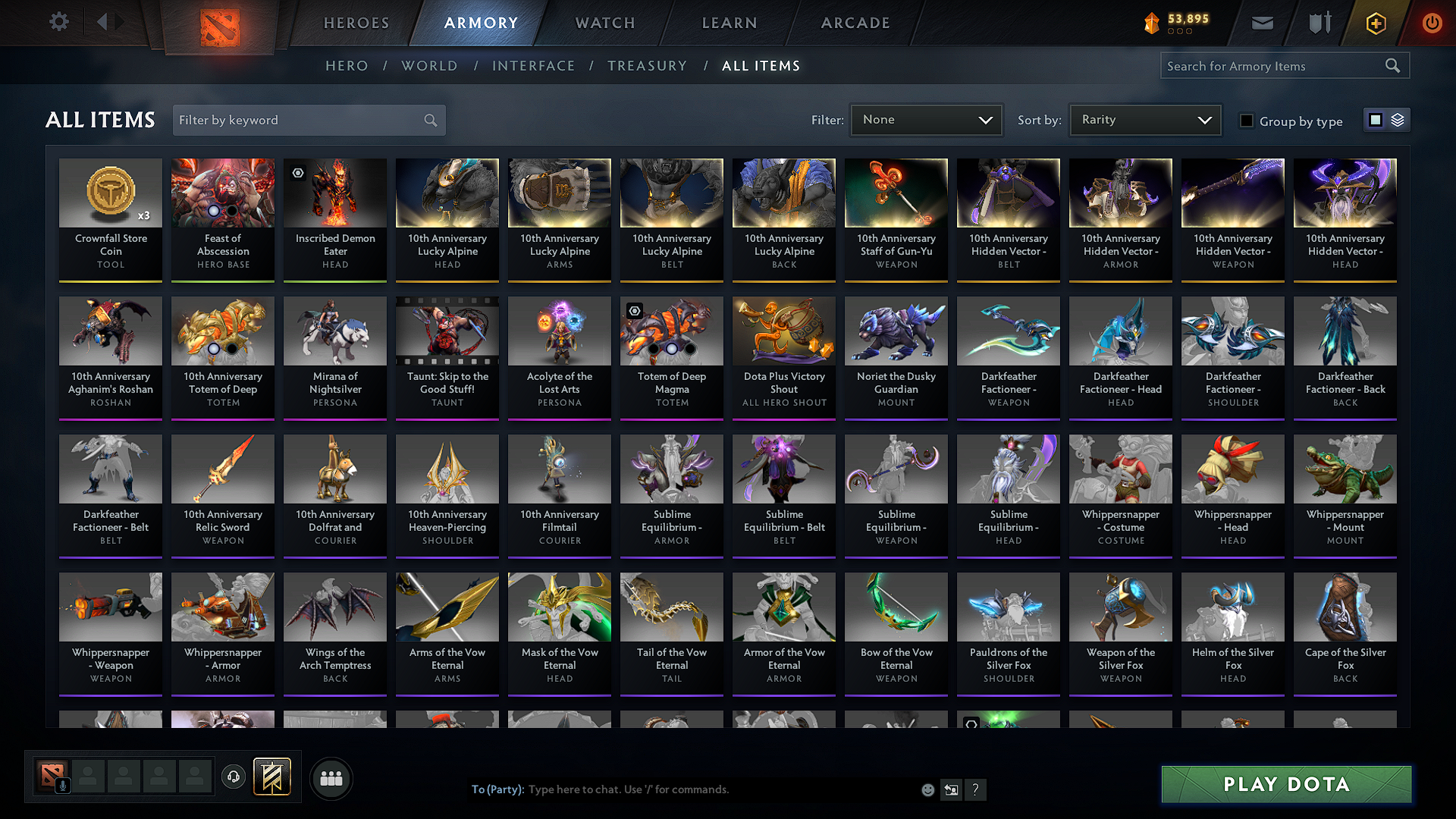Click the shield-and-sword armory icon
The image size is (1456, 819).
click(x=1319, y=23)
